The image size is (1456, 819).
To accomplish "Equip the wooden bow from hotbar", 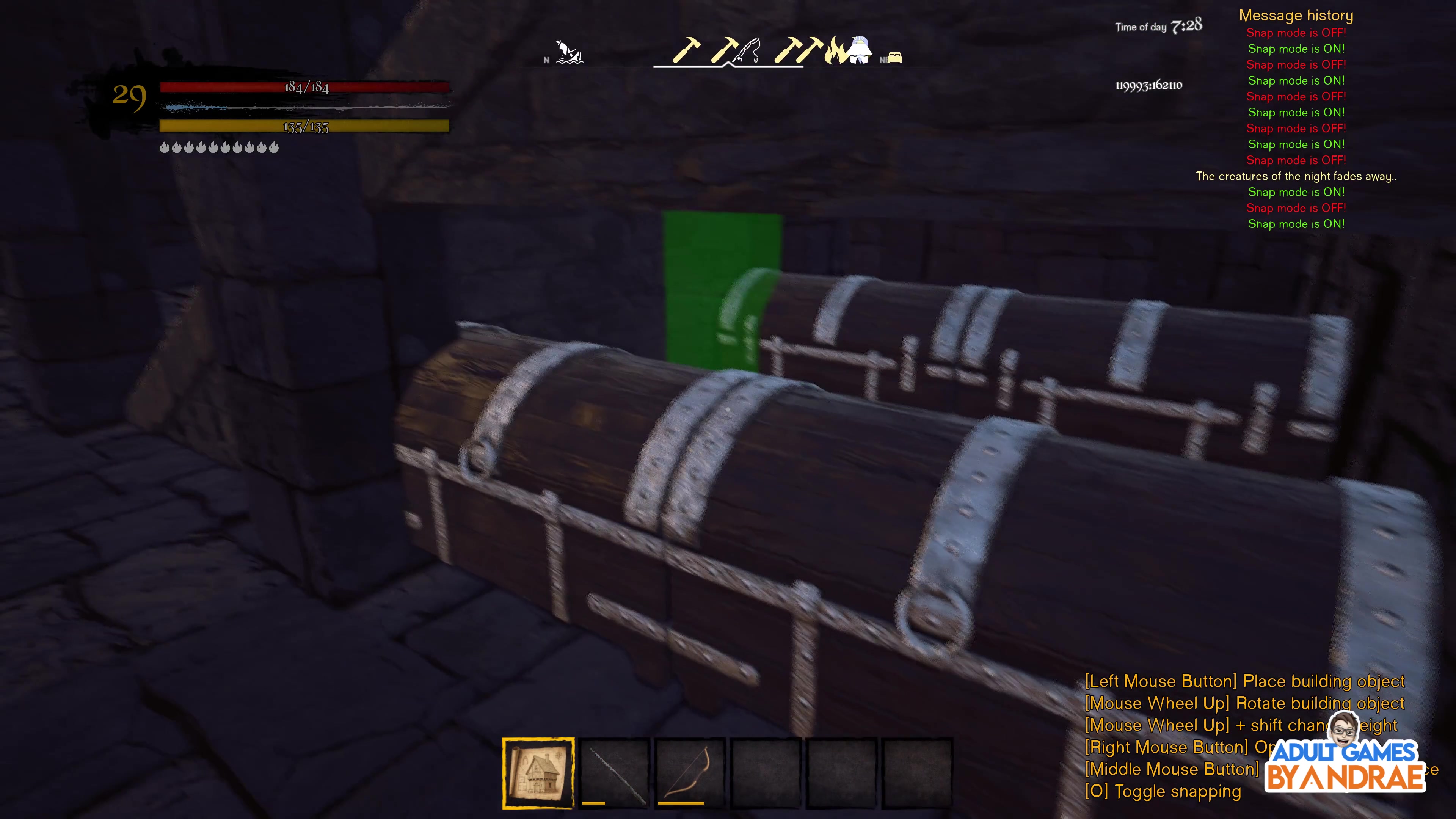I will [690, 772].
